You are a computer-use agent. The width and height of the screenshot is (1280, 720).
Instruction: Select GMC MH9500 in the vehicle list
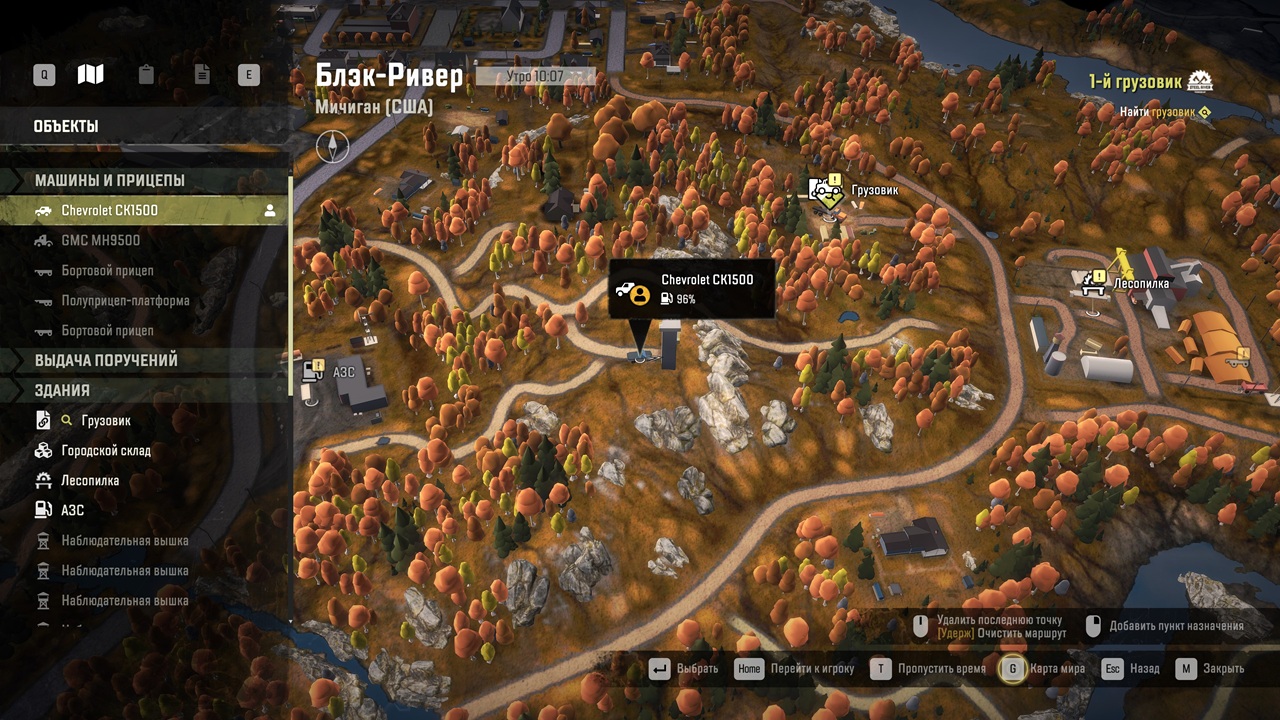pyautogui.click(x=100, y=241)
